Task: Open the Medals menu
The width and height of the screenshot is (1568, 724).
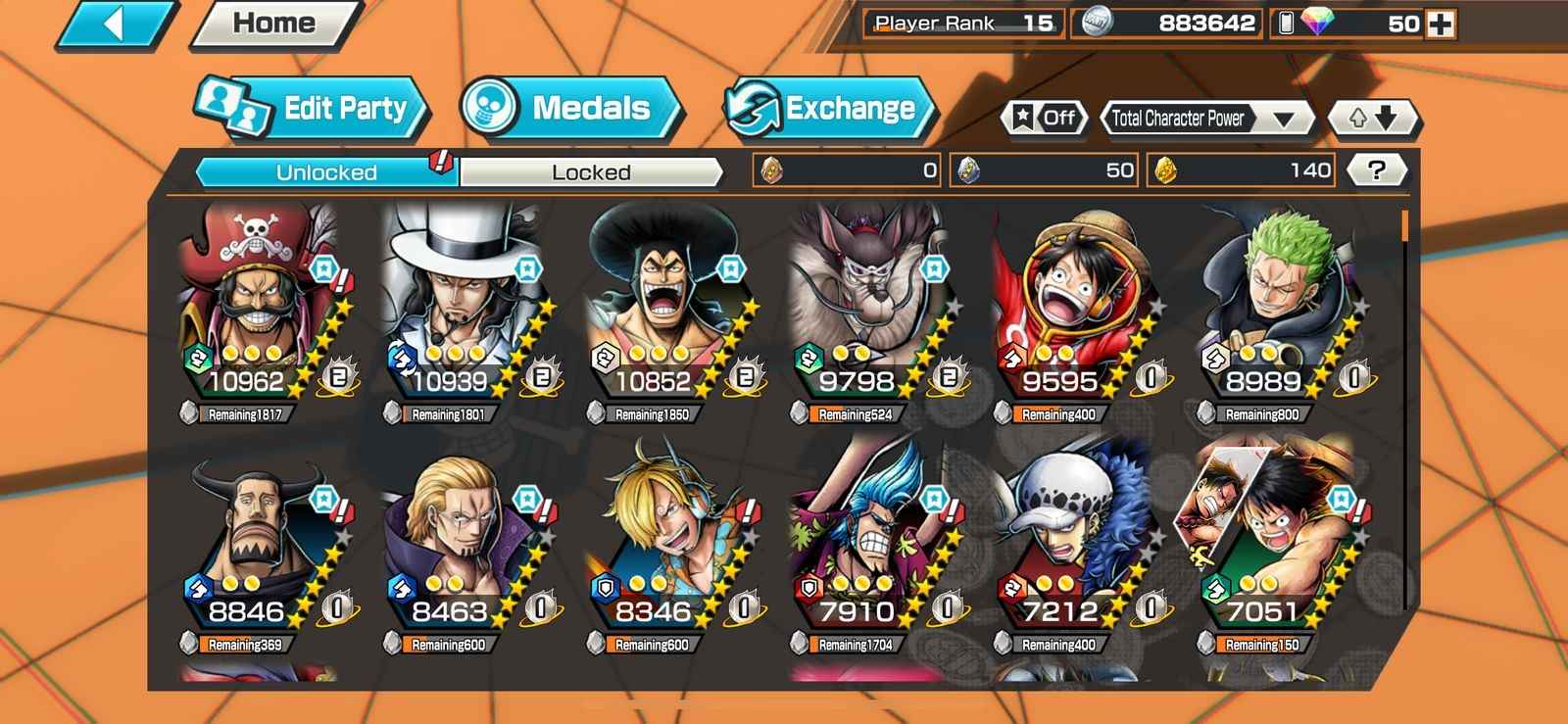Action: 568,108
